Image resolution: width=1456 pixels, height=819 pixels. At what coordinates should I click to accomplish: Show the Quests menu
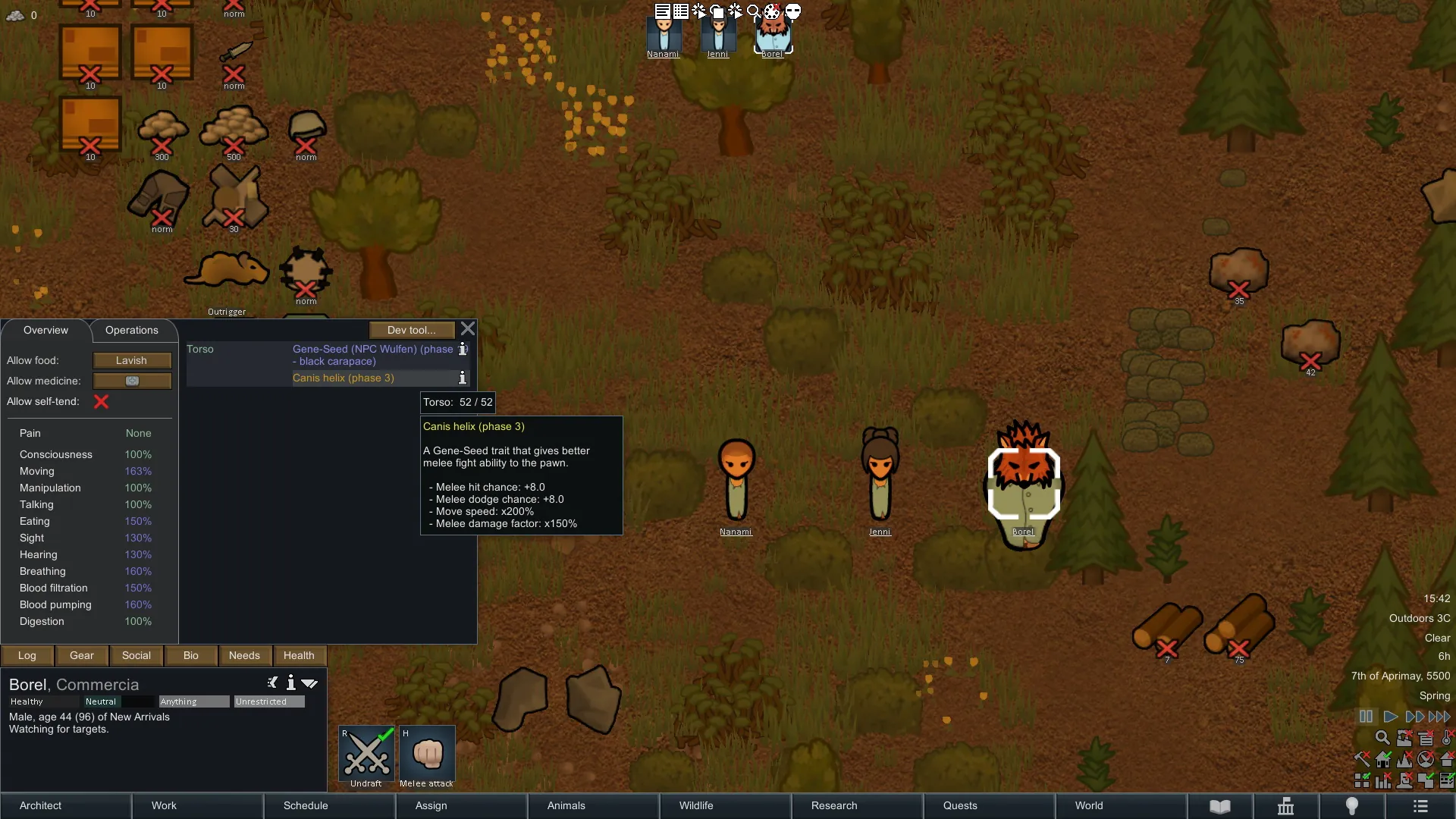pyautogui.click(x=960, y=806)
